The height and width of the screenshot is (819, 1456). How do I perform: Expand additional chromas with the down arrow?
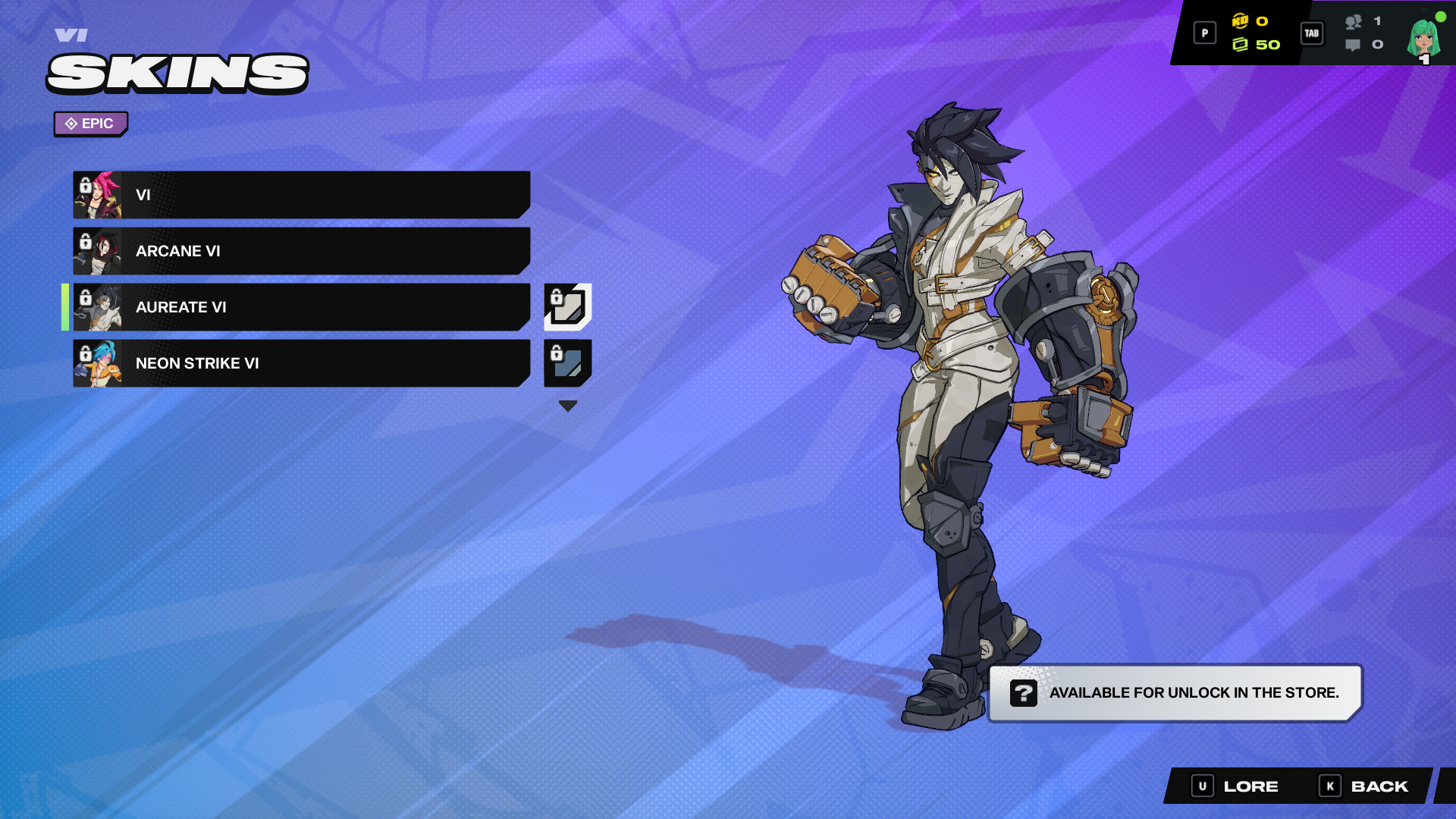click(x=567, y=405)
